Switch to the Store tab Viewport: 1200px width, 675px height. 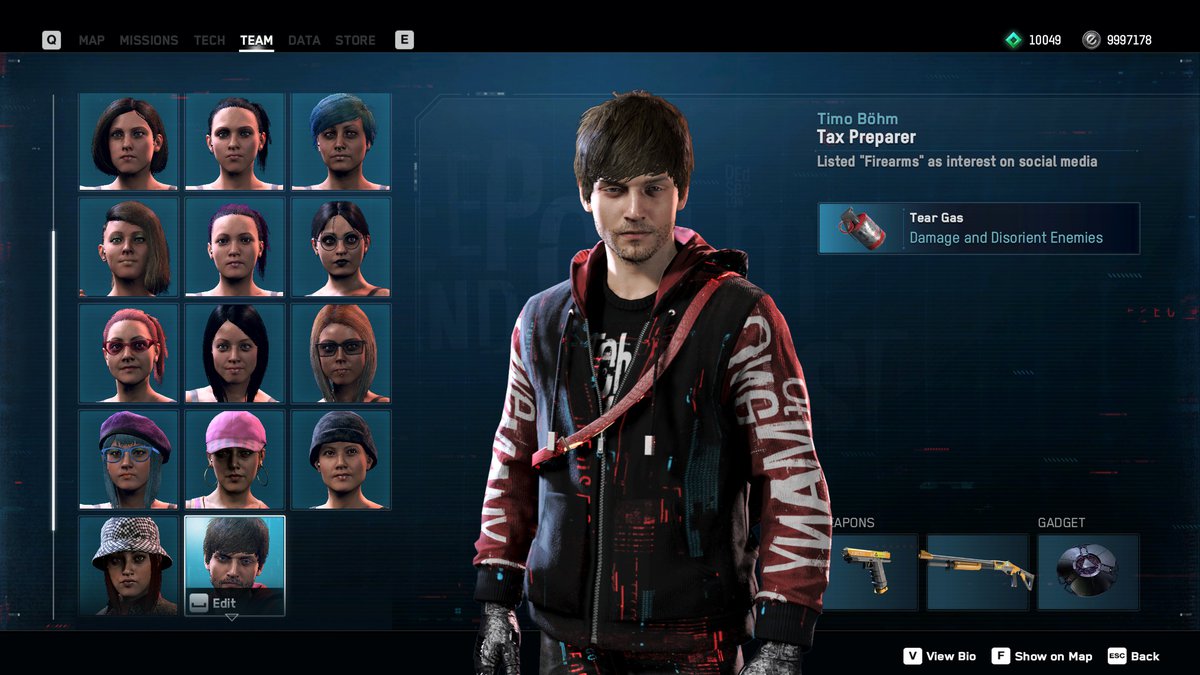click(x=355, y=40)
